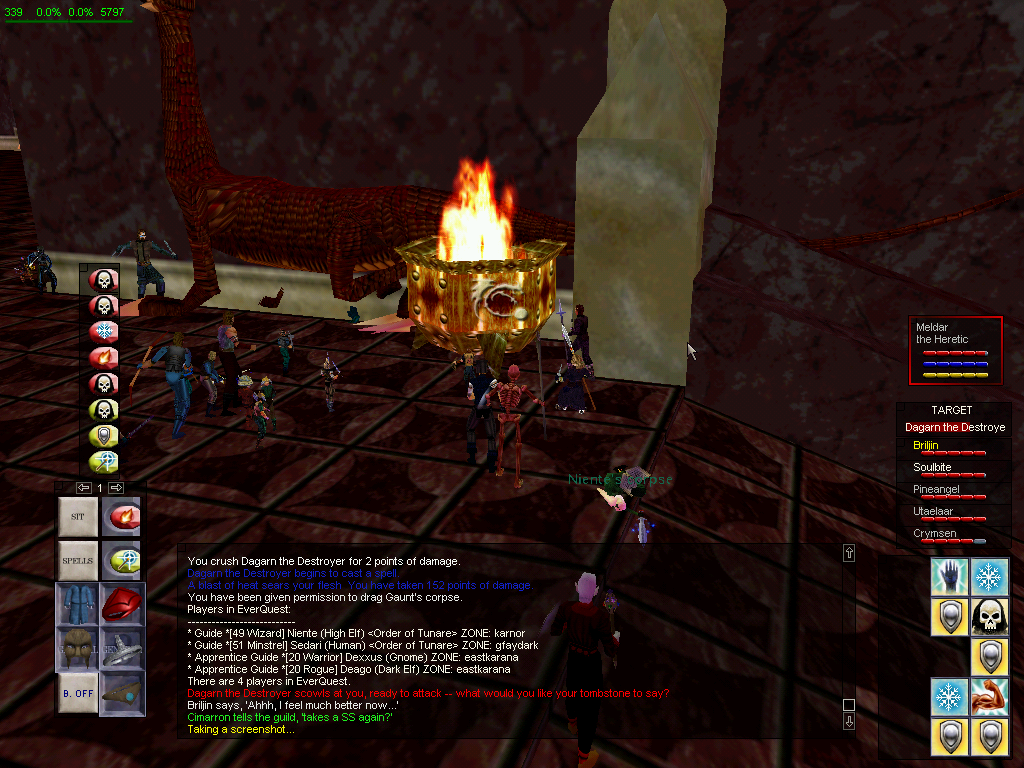This screenshot has height=768, width=1024.
Task: Select group member Crymsen
Action: coord(934,533)
